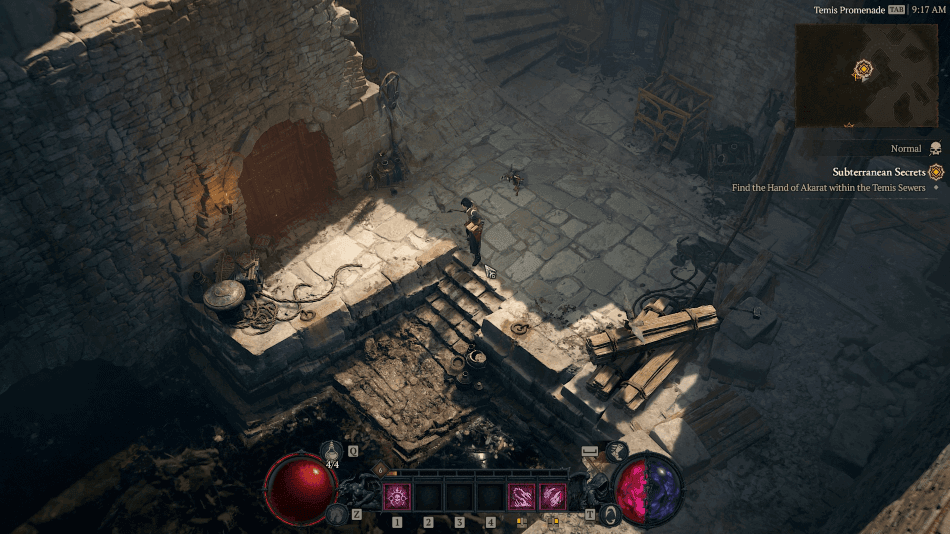Click the quest marker on the minimap

click(x=863, y=69)
